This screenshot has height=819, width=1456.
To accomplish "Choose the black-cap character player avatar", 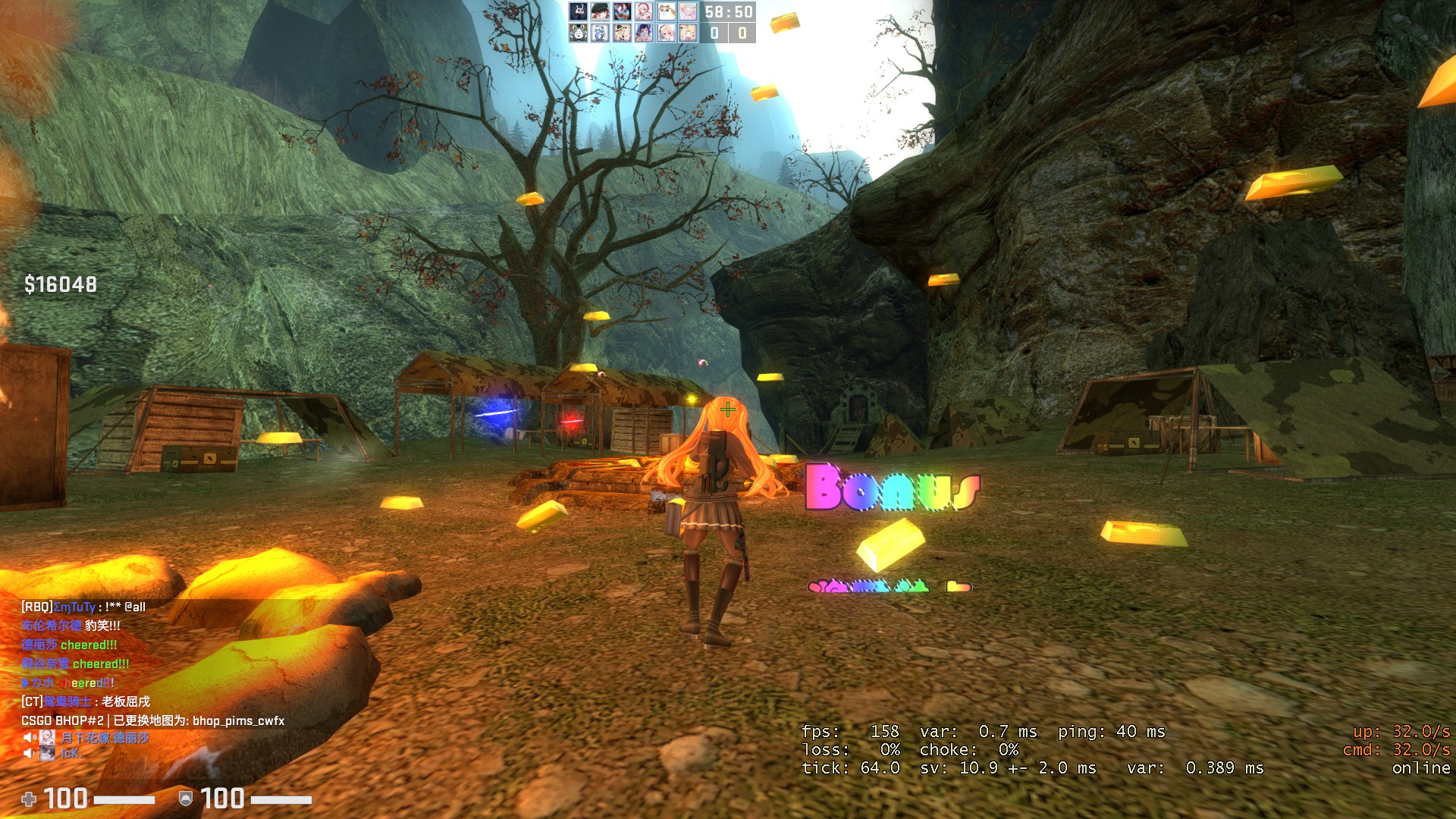I will click(x=601, y=11).
